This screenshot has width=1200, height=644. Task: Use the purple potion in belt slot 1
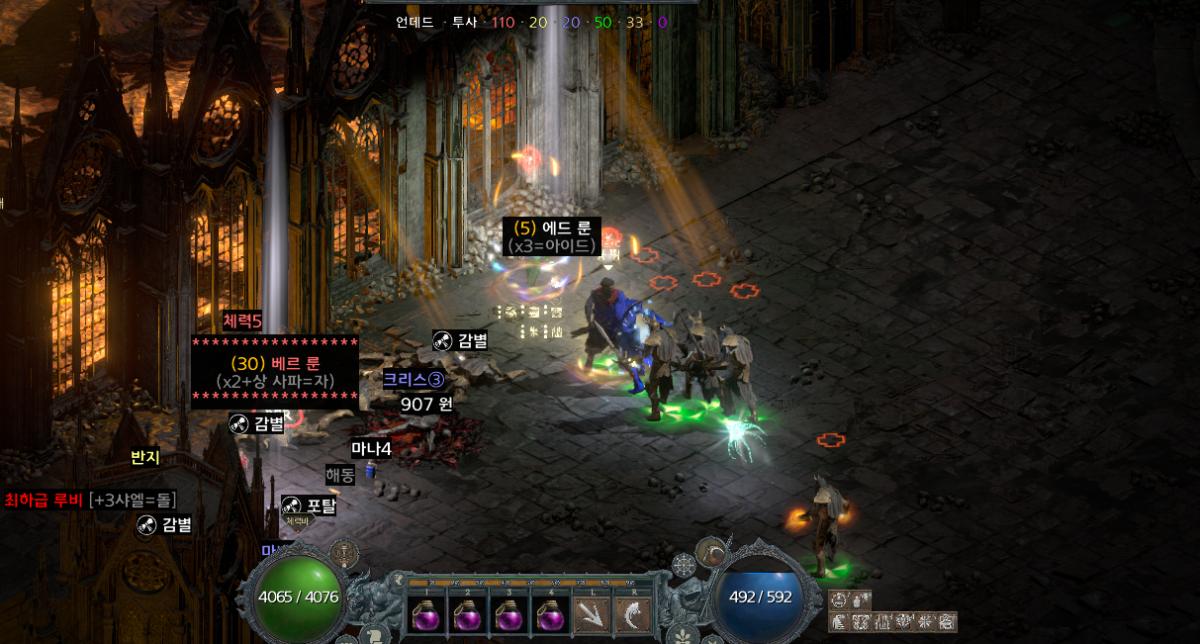coord(423,613)
